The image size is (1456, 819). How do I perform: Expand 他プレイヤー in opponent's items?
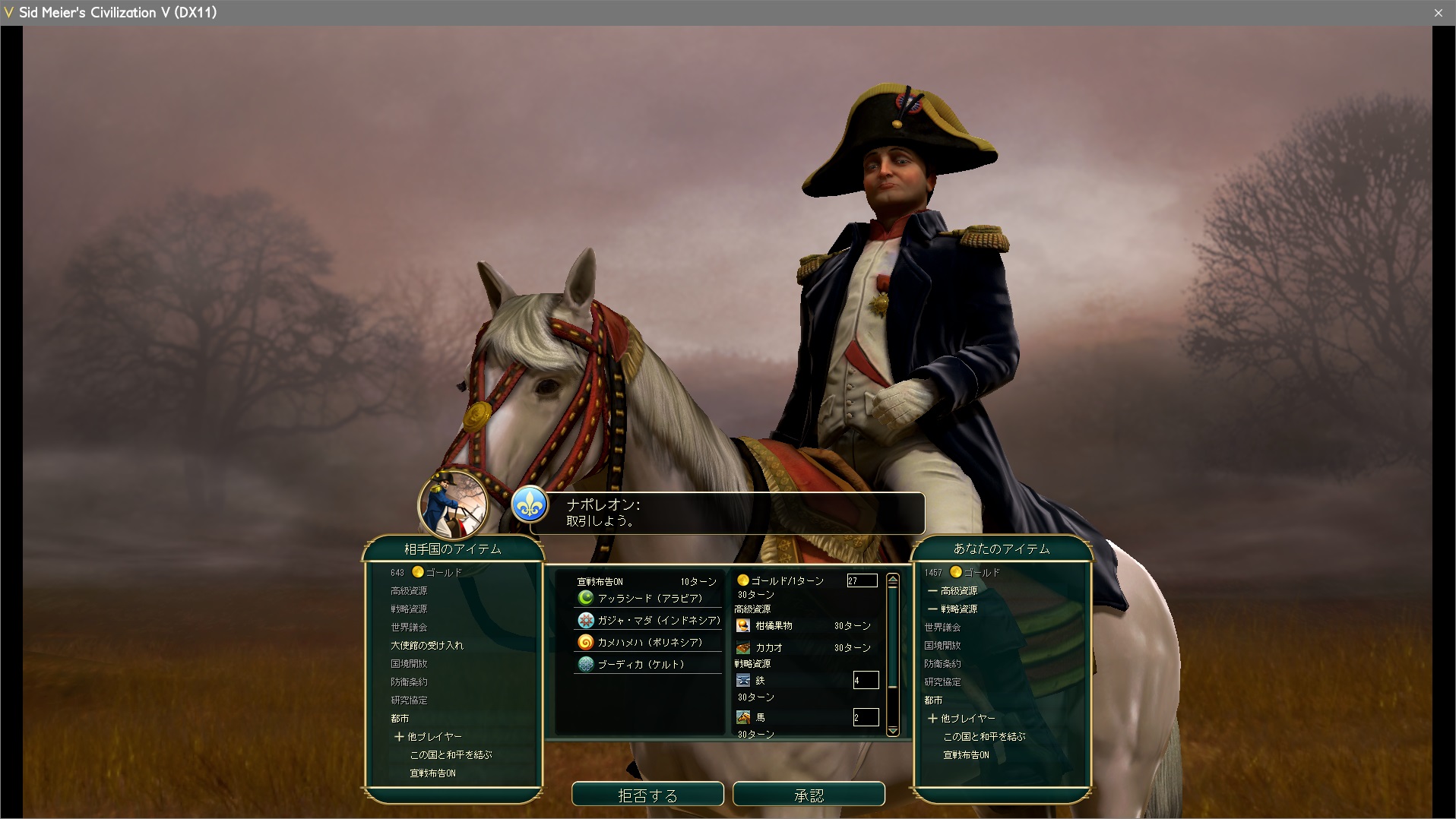(x=428, y=736)
